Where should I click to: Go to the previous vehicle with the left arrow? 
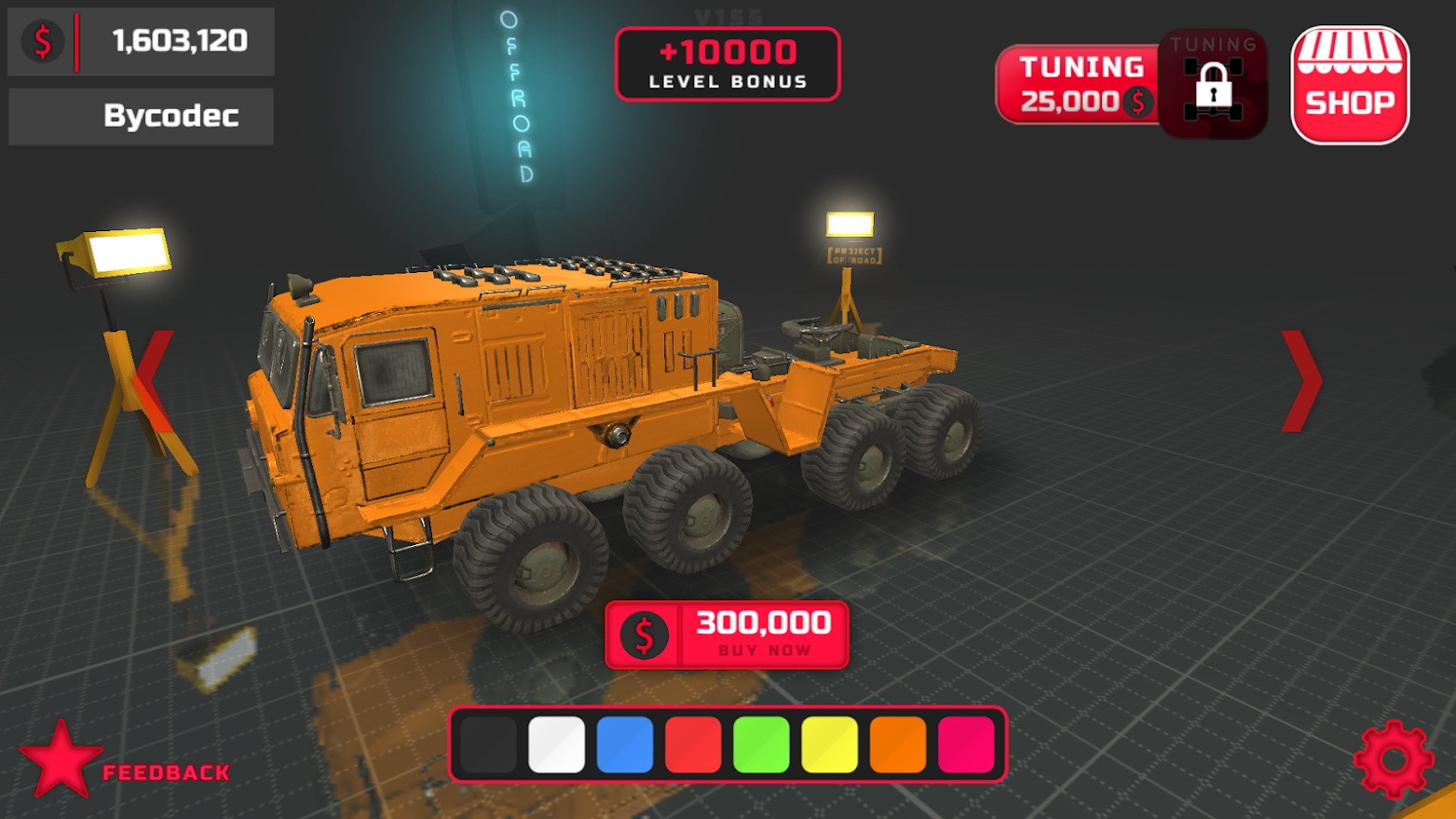(154, 381)
